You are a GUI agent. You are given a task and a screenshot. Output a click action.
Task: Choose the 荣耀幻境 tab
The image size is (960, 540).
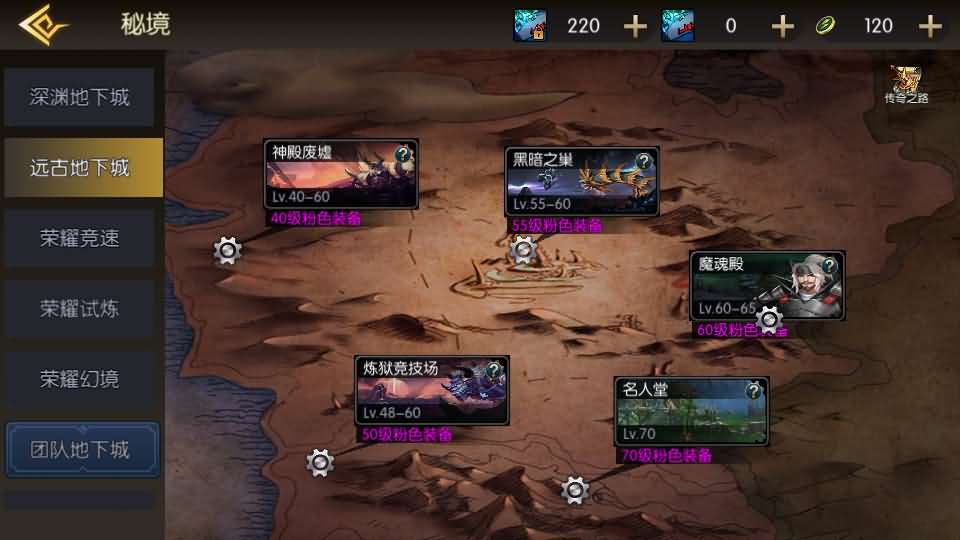(80, 379)
